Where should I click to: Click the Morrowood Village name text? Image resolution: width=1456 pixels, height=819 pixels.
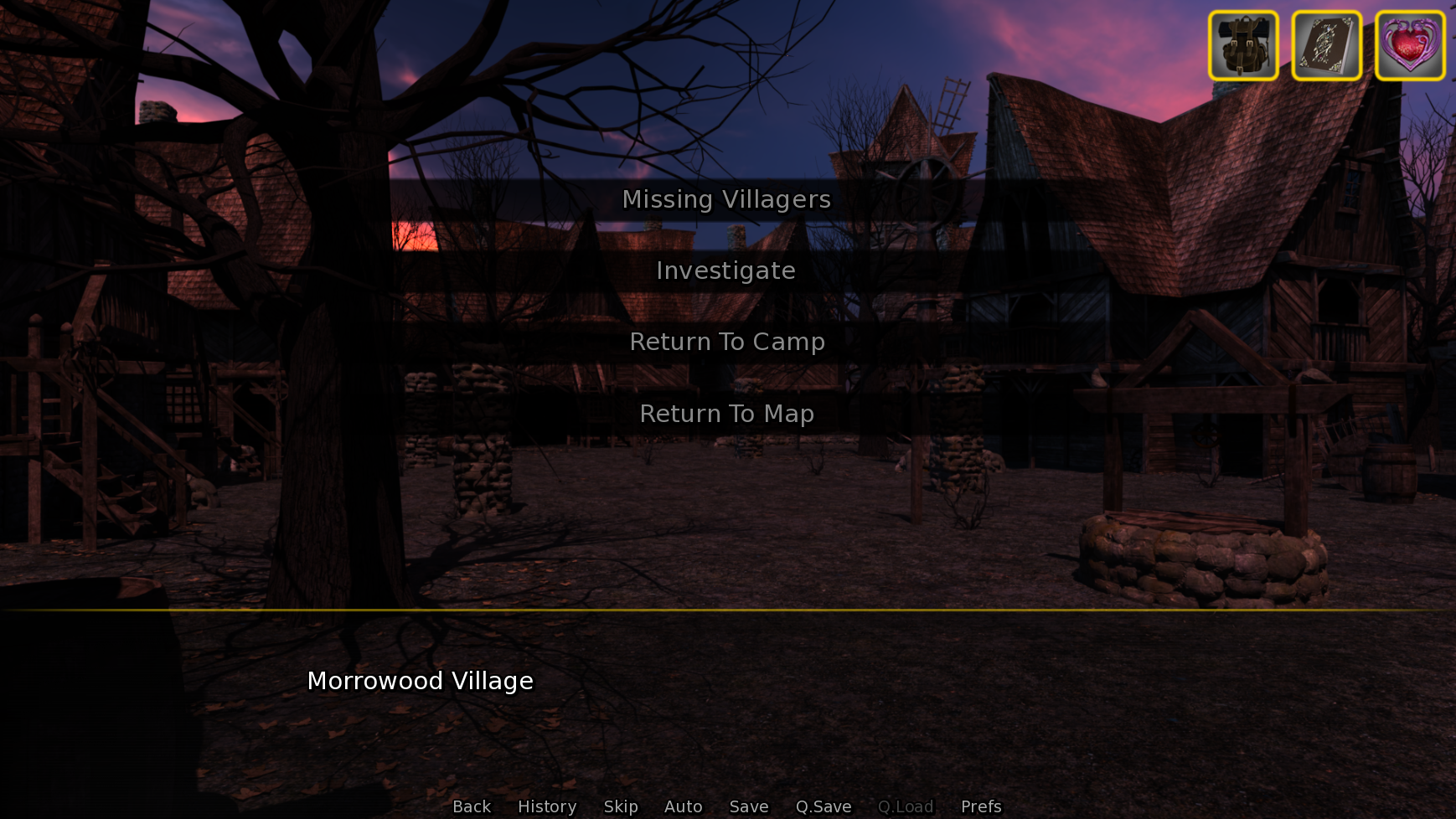coord(421,682)
